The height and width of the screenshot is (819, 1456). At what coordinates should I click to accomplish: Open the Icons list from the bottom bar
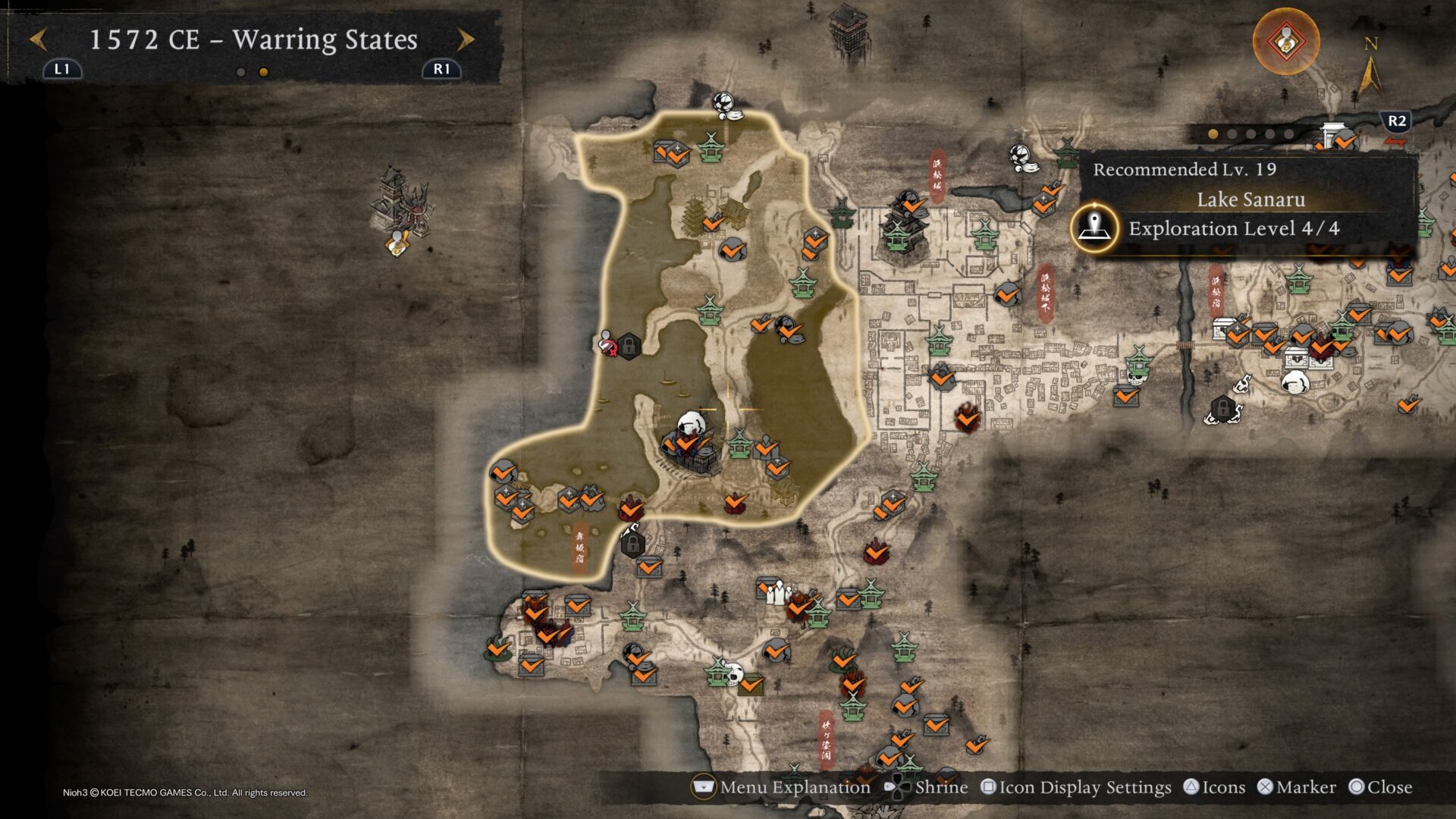1214,787
